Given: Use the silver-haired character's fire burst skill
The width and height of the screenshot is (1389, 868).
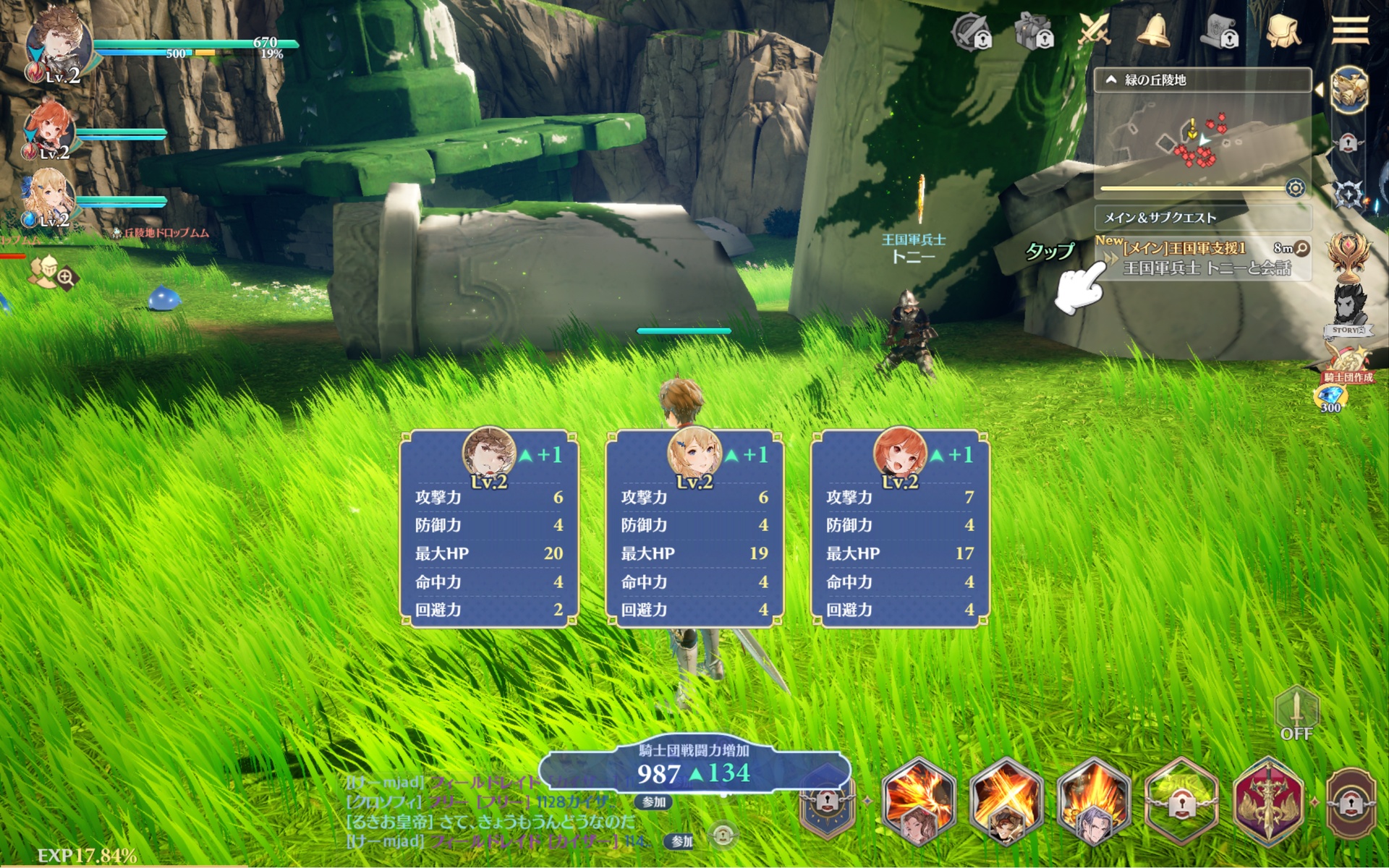Looking at the screenshot, I should point(1093,801).
